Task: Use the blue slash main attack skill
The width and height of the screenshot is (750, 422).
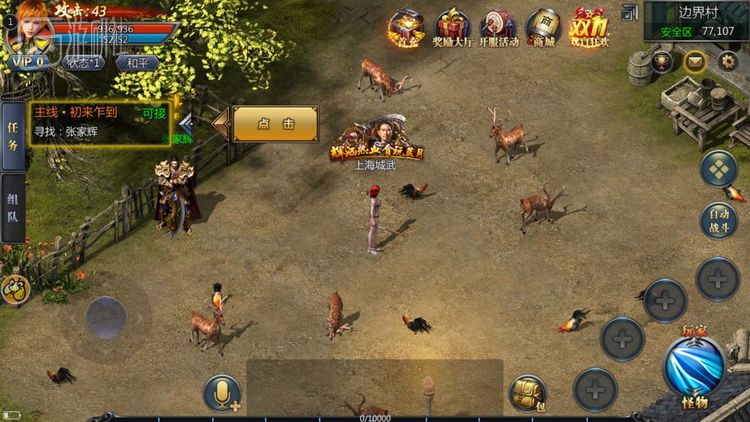Action: point(694,366)
